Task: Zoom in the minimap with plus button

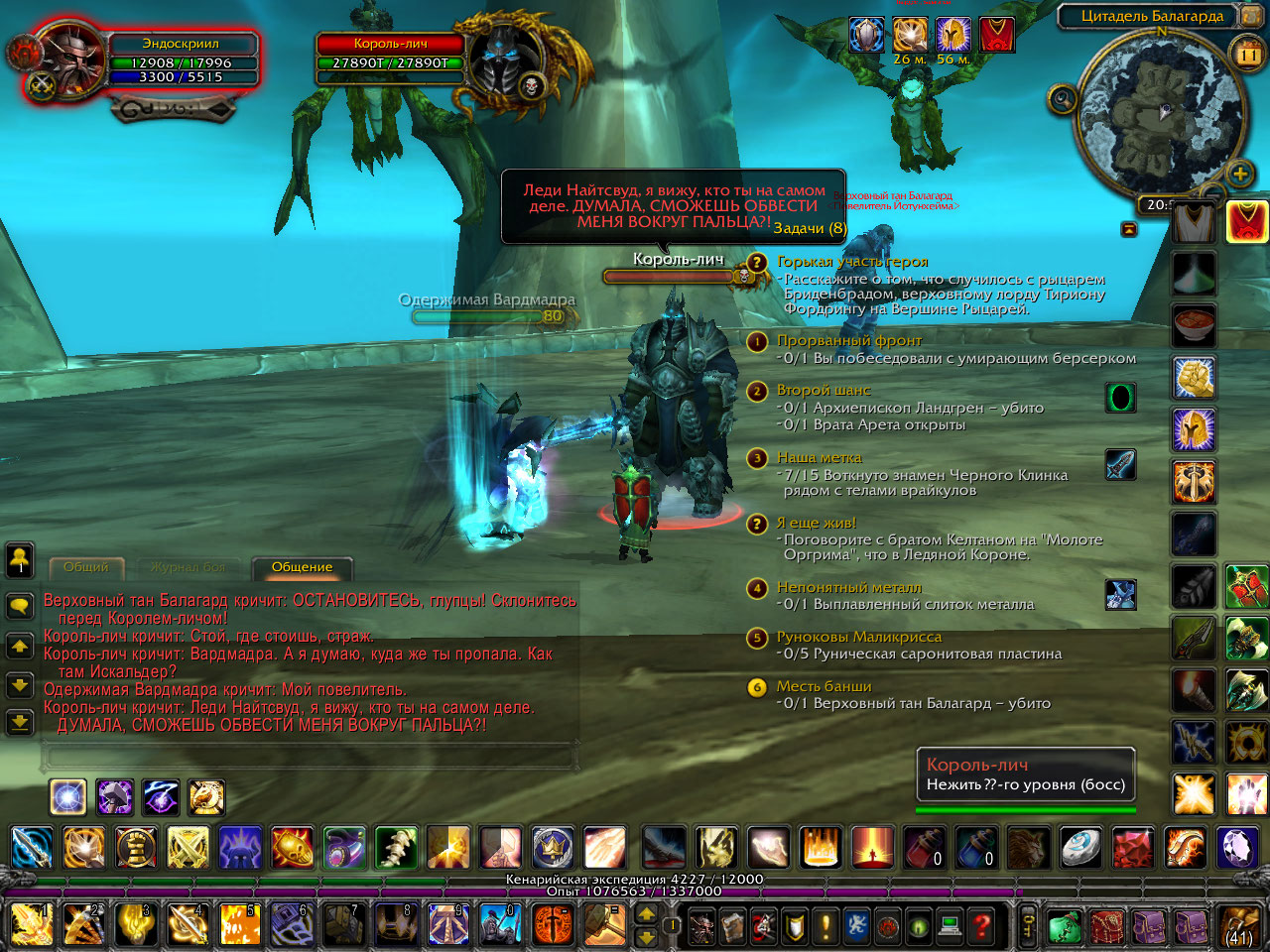Action: pos(1240,175)
